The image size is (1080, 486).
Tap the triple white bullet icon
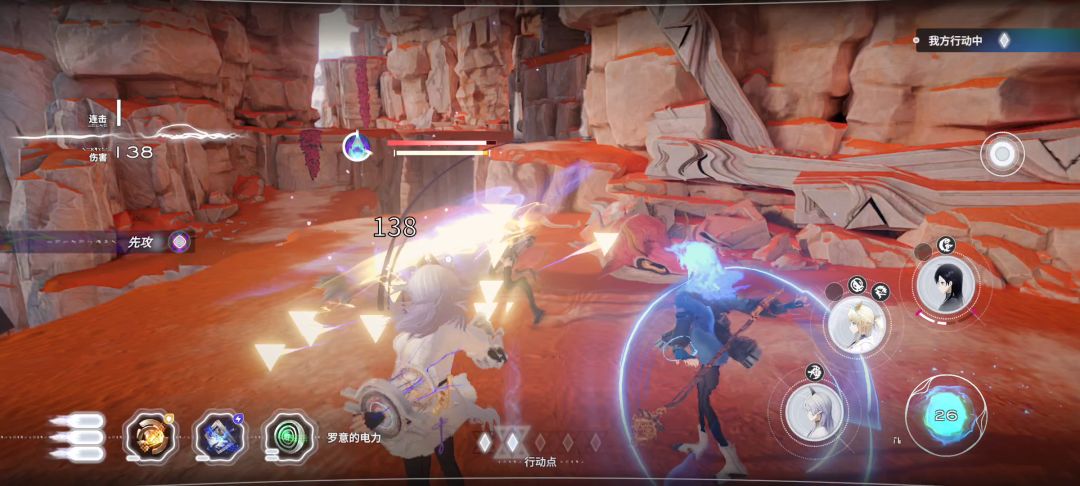(x=77, y=437)
